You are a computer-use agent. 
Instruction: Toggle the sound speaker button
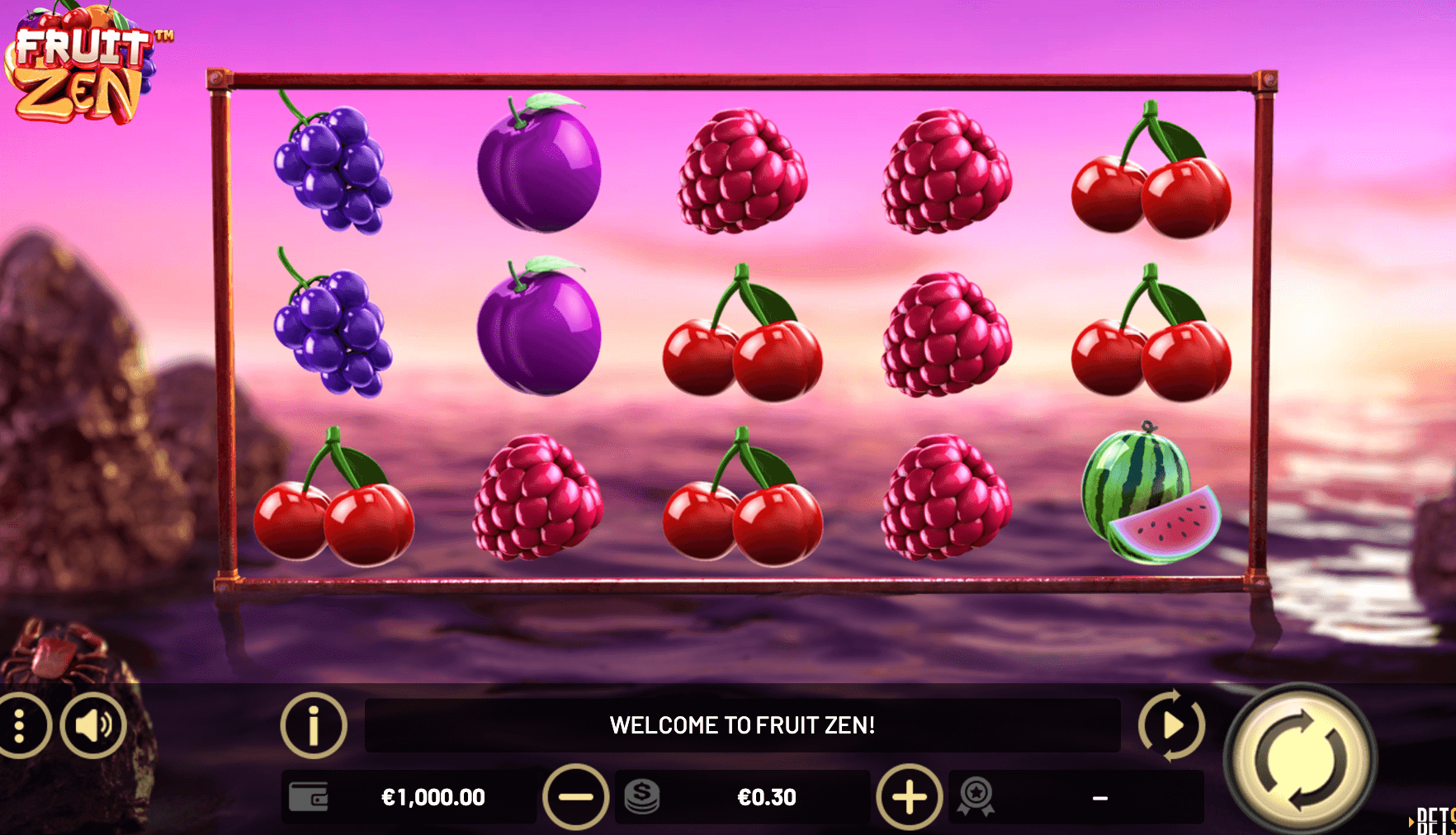coord(93,725)
